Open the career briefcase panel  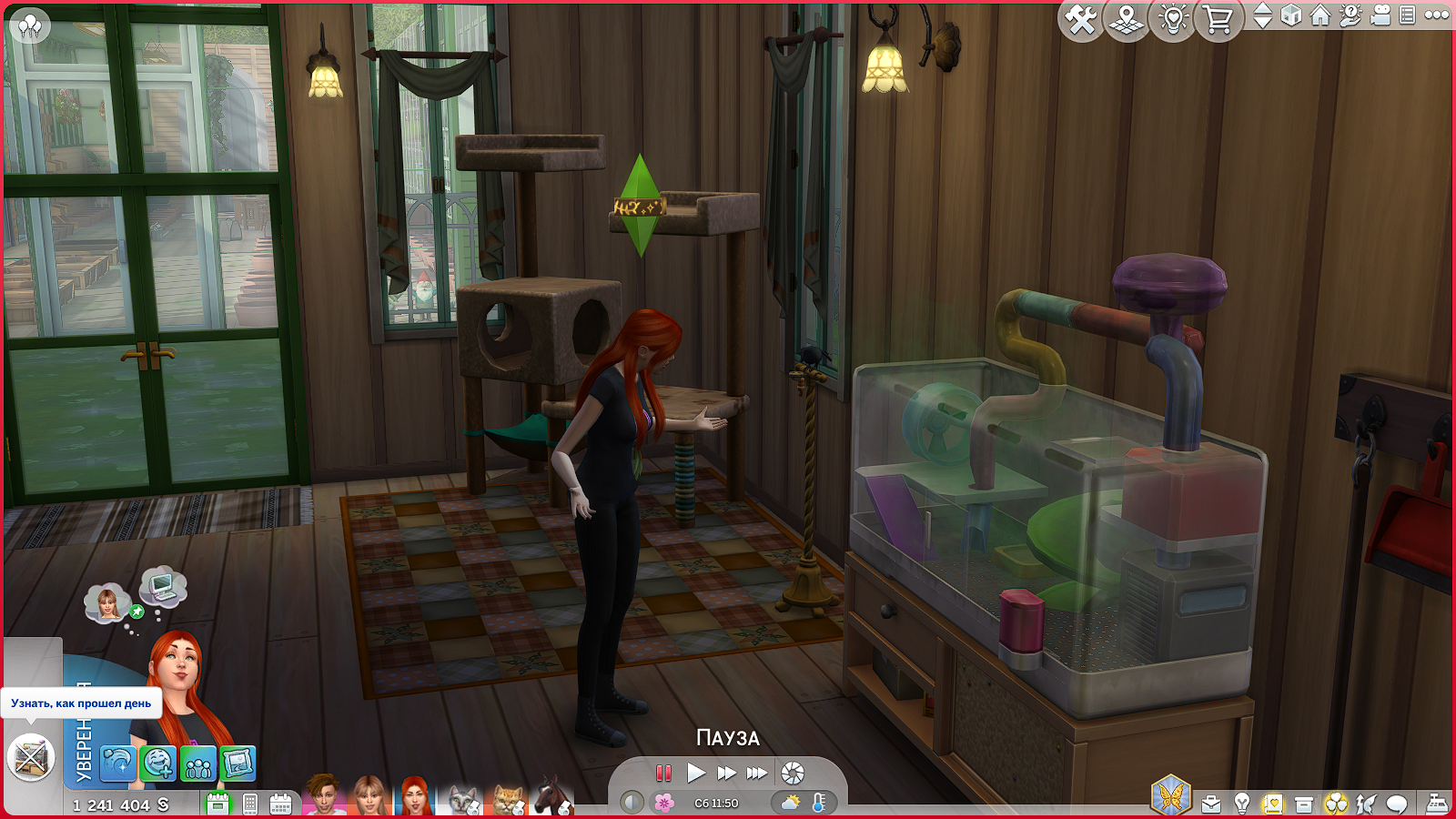click(x=1211, y=804)
